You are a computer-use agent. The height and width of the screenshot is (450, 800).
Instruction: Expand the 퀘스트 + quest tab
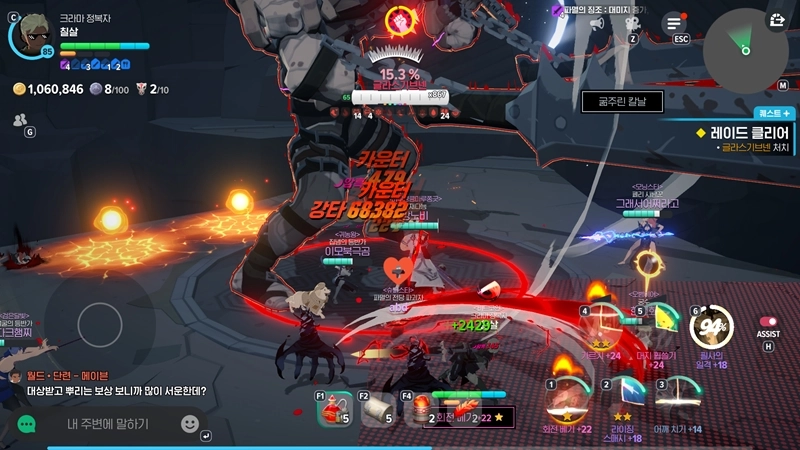tap(775, 113)
